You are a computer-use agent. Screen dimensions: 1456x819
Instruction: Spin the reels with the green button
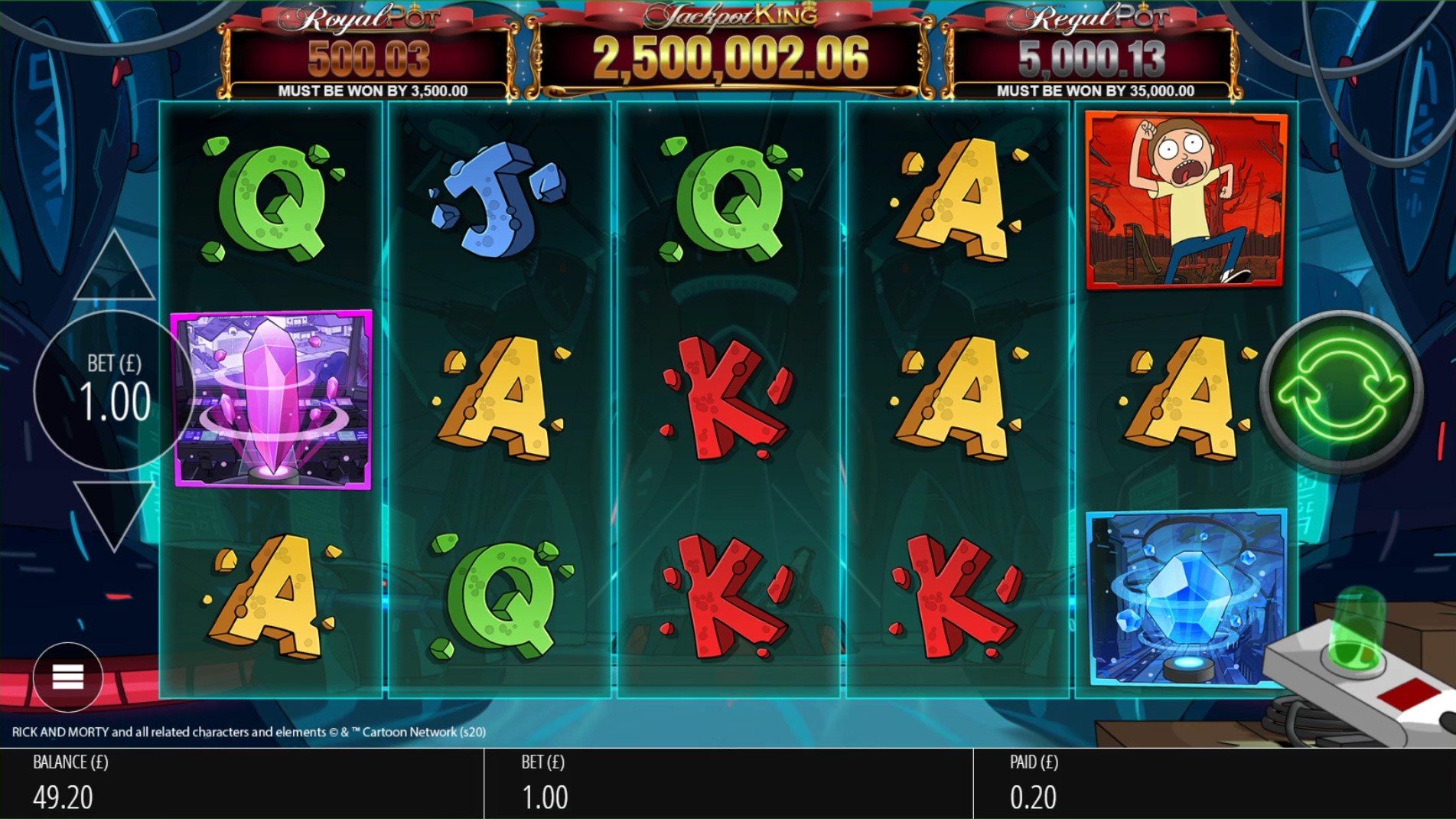(x=1340, y=390)
